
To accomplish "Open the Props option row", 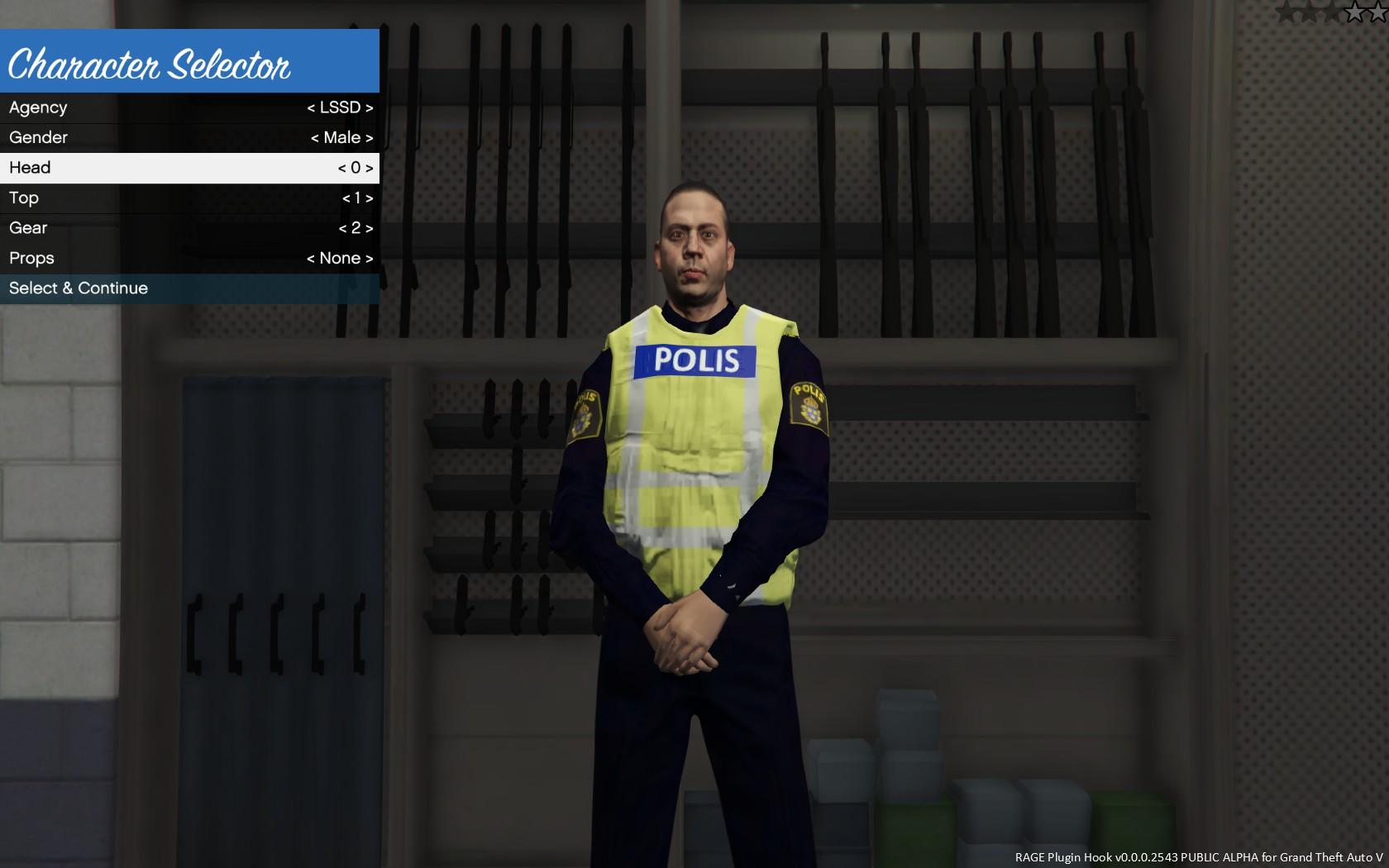I will pyautogui.click(x=189, y=258).
